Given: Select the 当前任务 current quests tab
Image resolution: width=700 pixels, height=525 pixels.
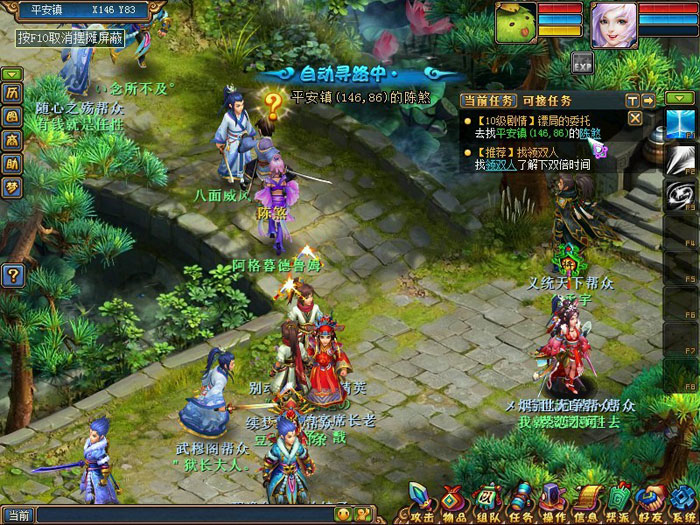Looking at the screenshot, I should 490,100.
